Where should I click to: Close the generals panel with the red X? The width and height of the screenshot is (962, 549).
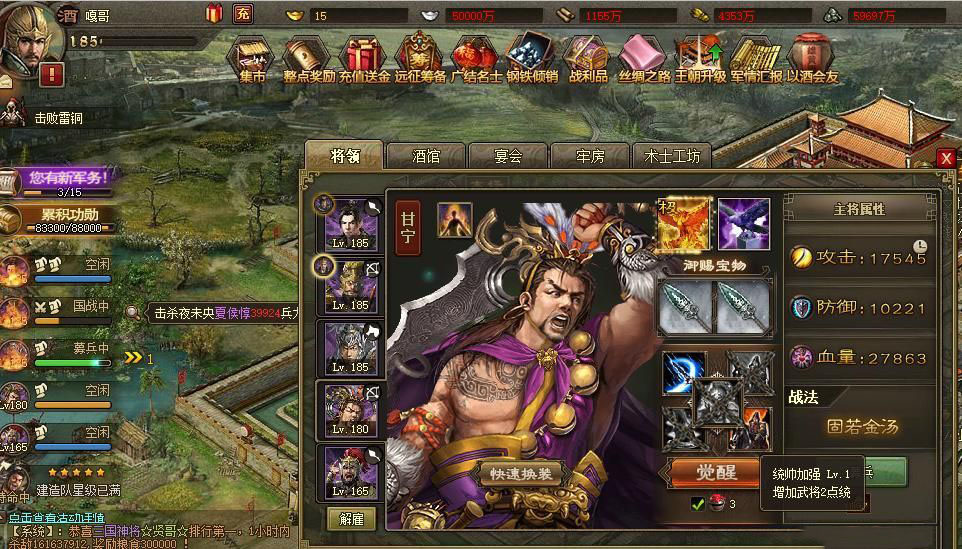coord(946,158)
